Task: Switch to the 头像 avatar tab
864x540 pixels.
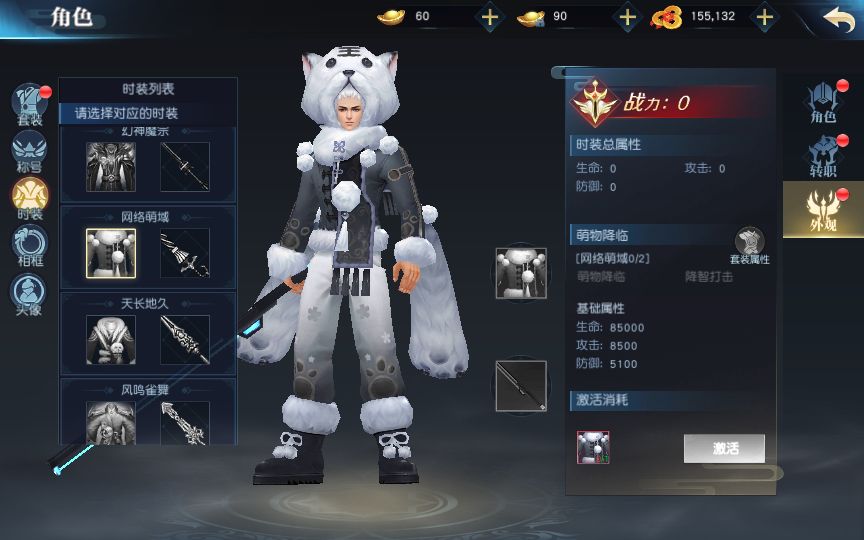Action: click(x=30, y=293)
